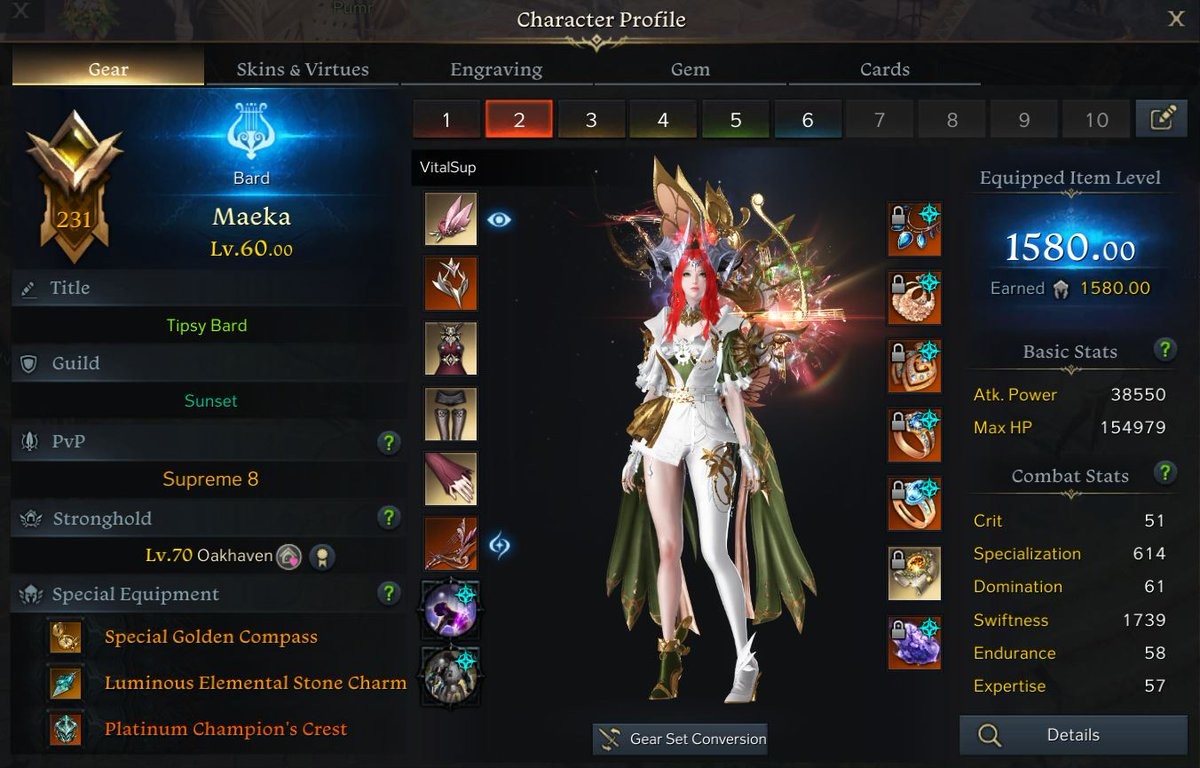
Task: Select the purple ability stone slot
Action: point(914,642)
